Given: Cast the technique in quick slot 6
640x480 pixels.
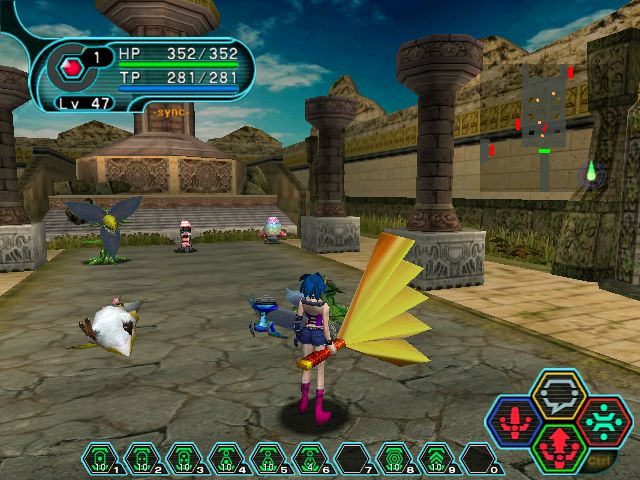Looking at the screenshot, I should [x=310, y=459].
